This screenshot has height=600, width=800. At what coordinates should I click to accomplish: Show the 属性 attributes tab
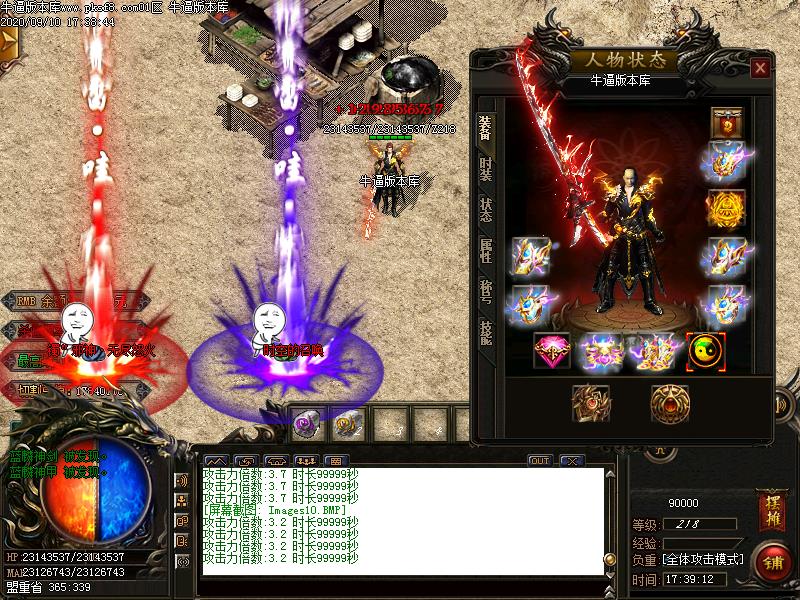(x=485, y=251)
